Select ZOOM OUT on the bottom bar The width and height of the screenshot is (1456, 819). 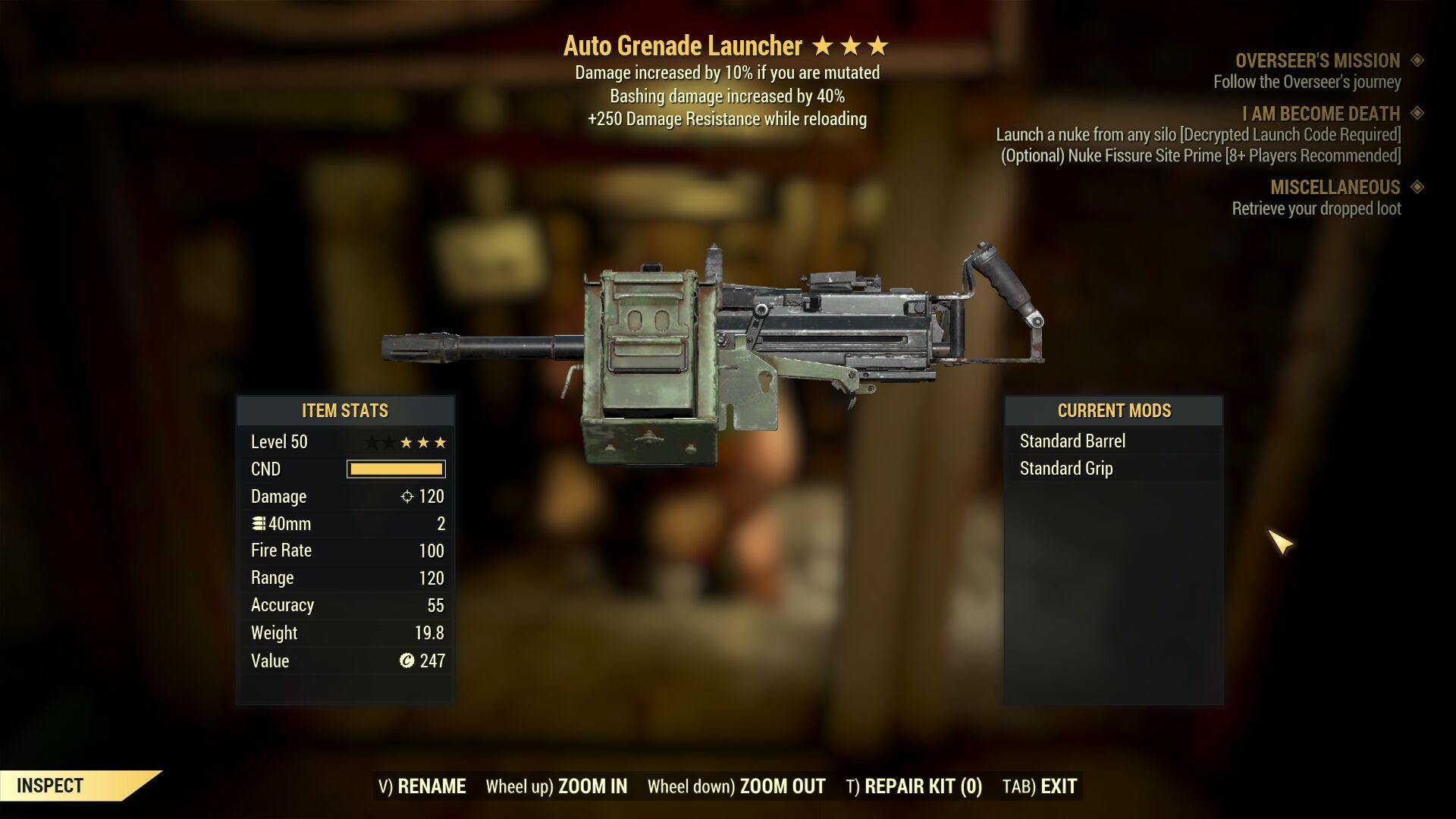pos(736,786)
